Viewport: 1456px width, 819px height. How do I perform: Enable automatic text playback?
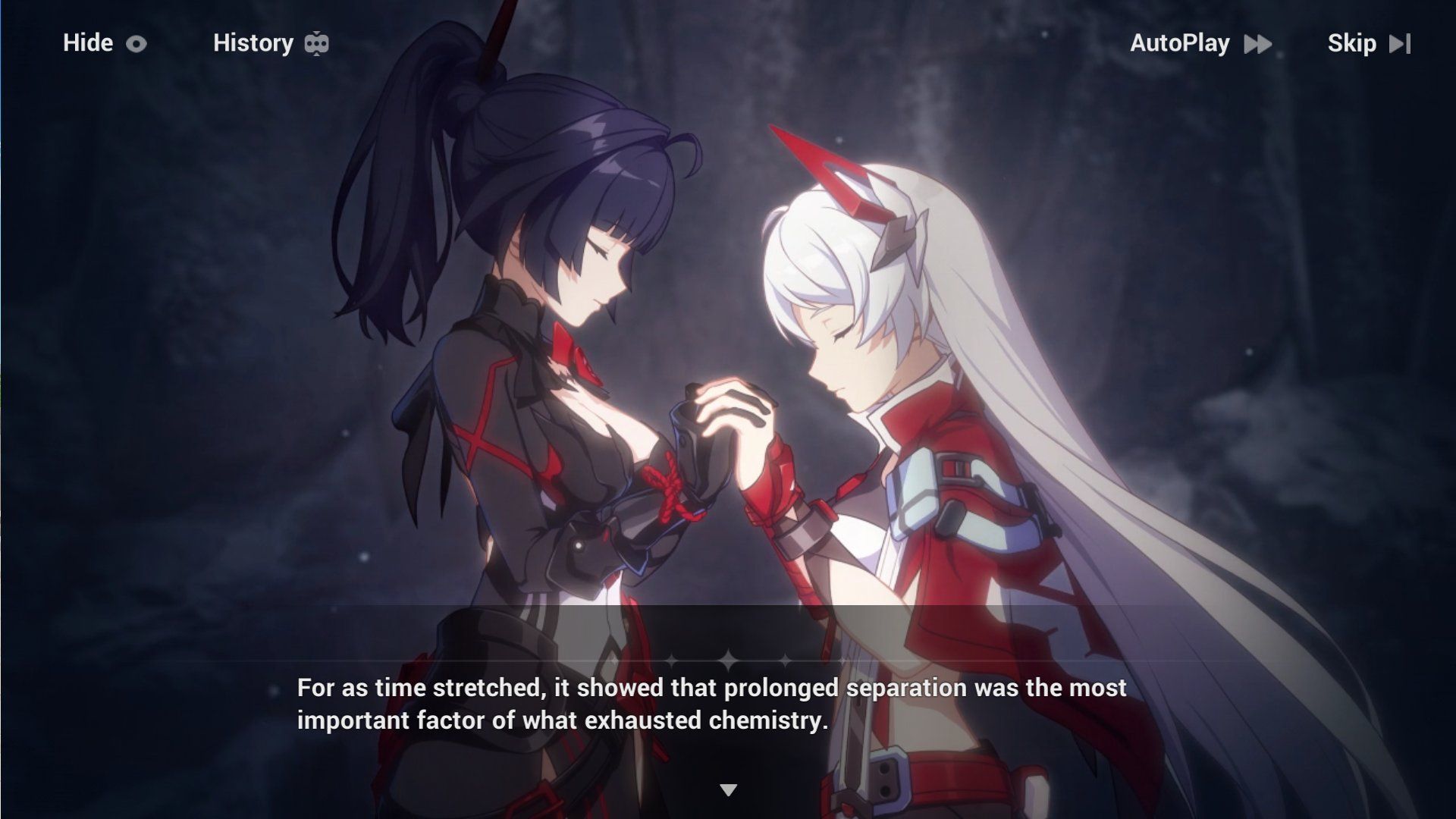(1179, 43)
